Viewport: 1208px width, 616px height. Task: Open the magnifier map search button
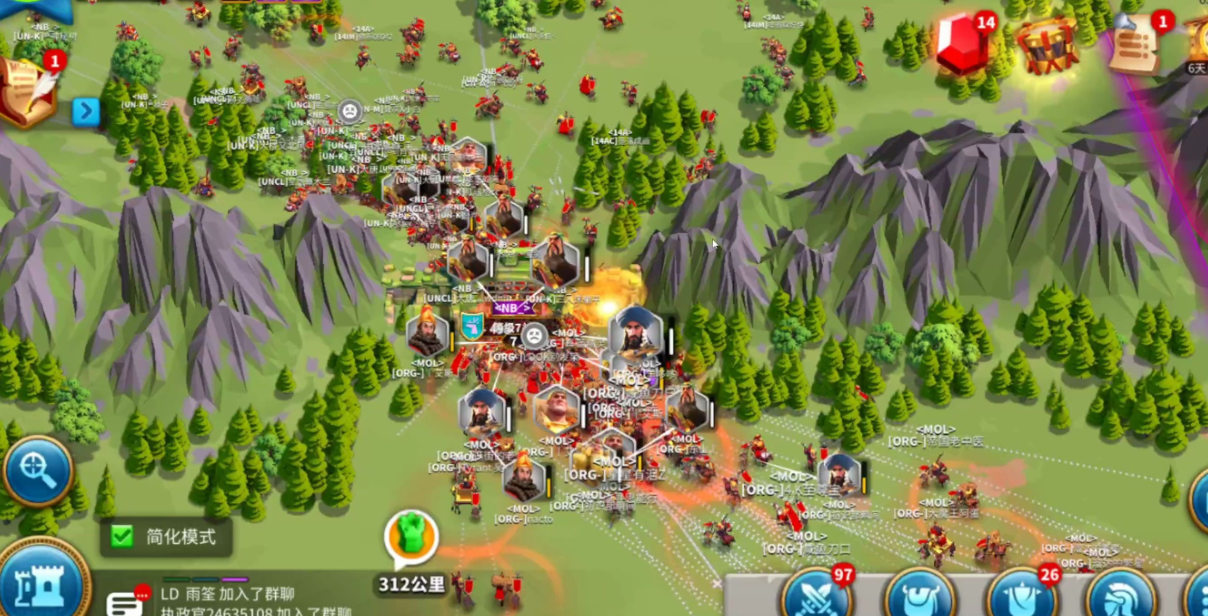[38, 470]
